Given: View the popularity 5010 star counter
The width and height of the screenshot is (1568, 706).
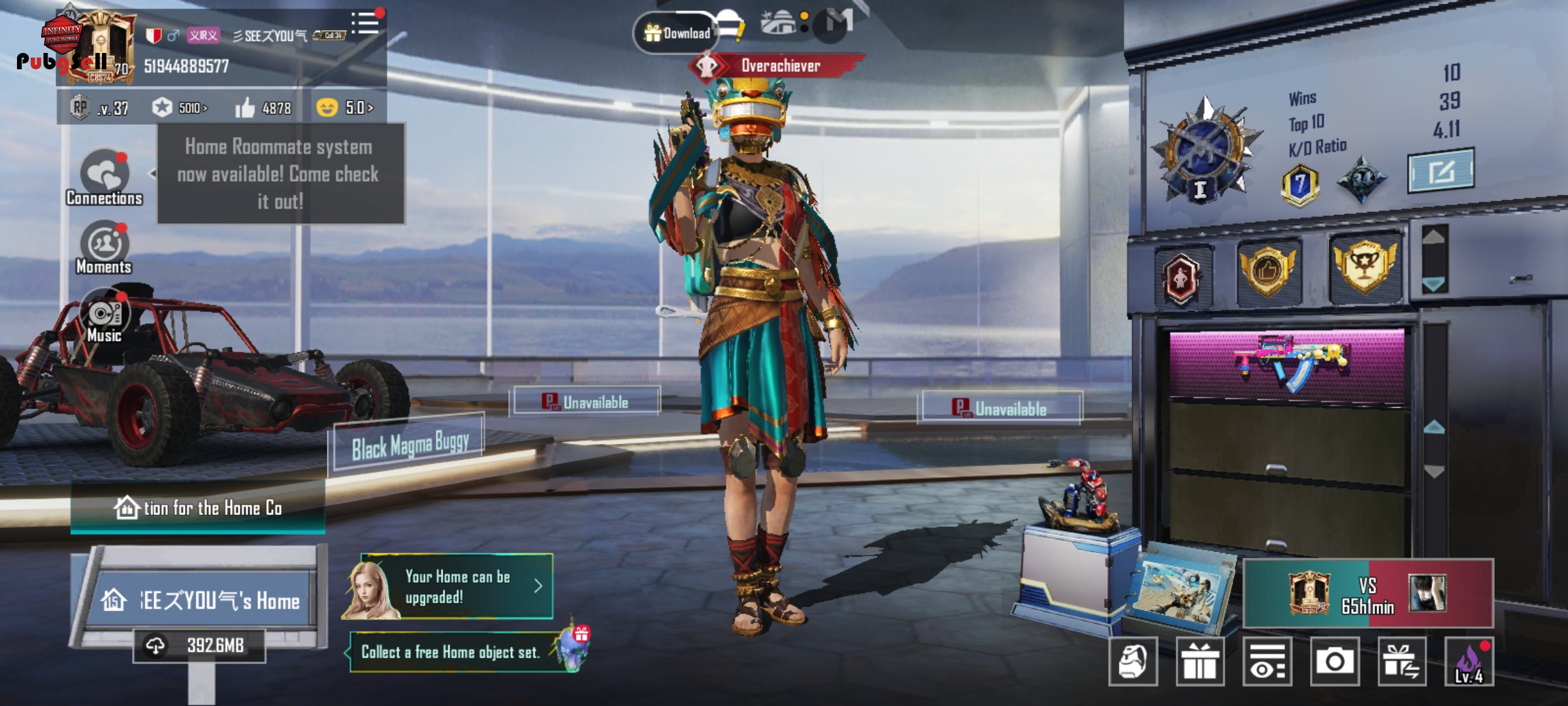Looking at the screenshot, I should click(x=180, y=108).
